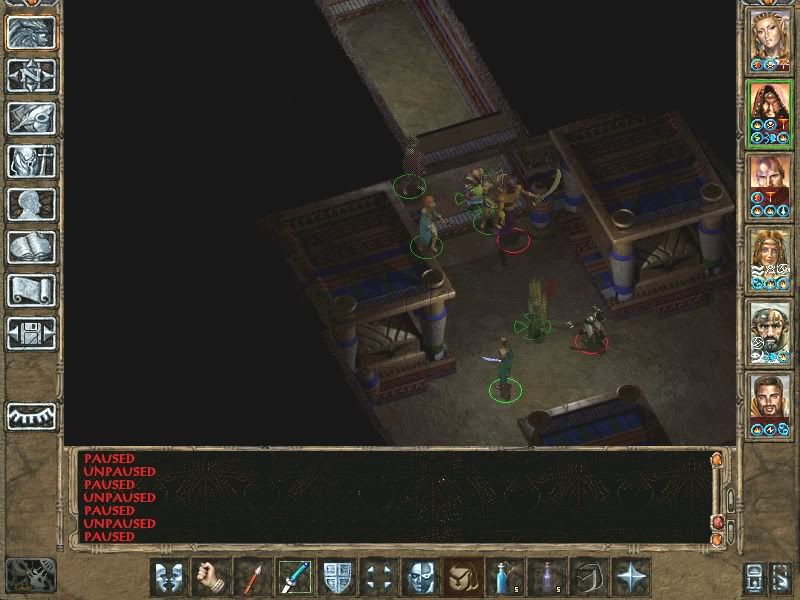Activate the shield guard action
This screenshot has width=800, height=600.
[337, 577]
